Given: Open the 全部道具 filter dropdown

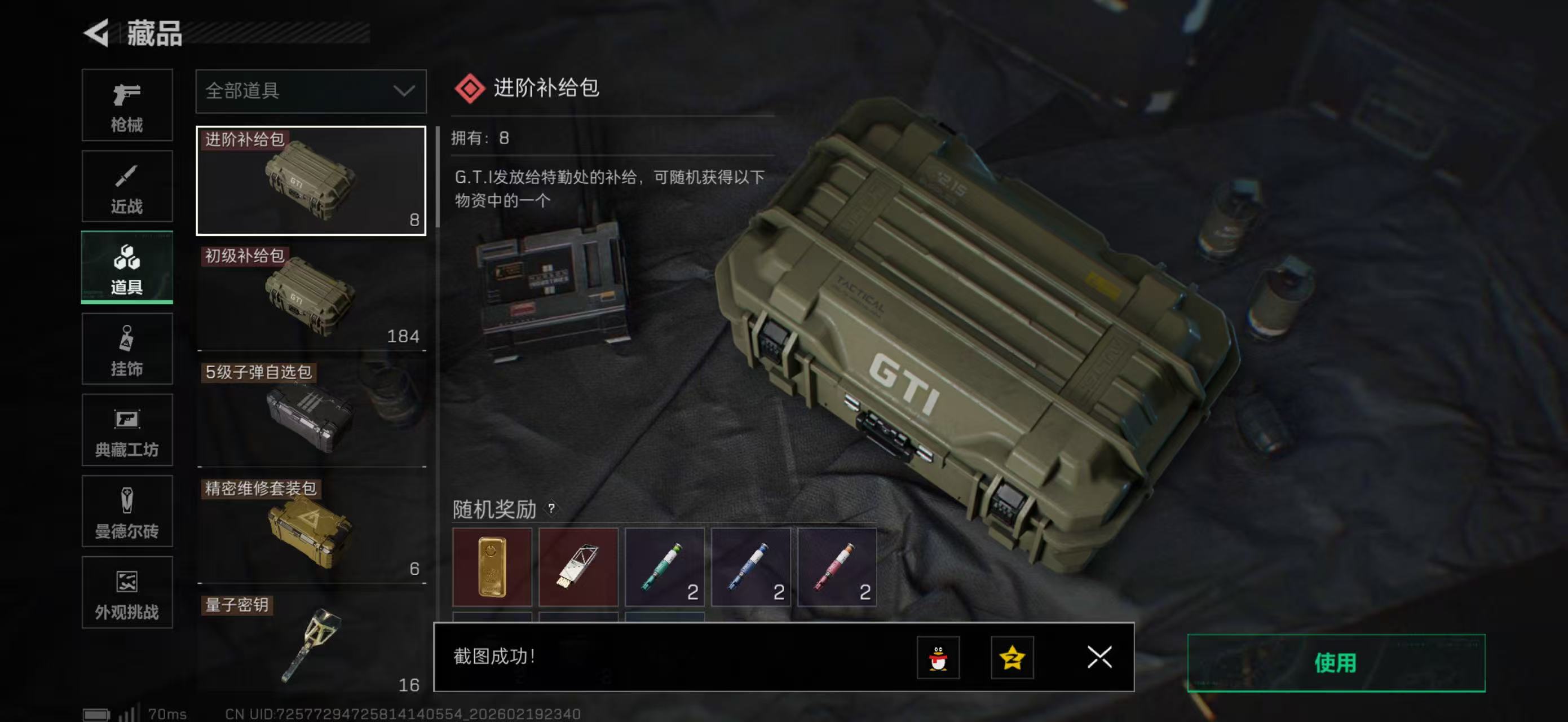Looking at the screenshot, I should [311, 91].
